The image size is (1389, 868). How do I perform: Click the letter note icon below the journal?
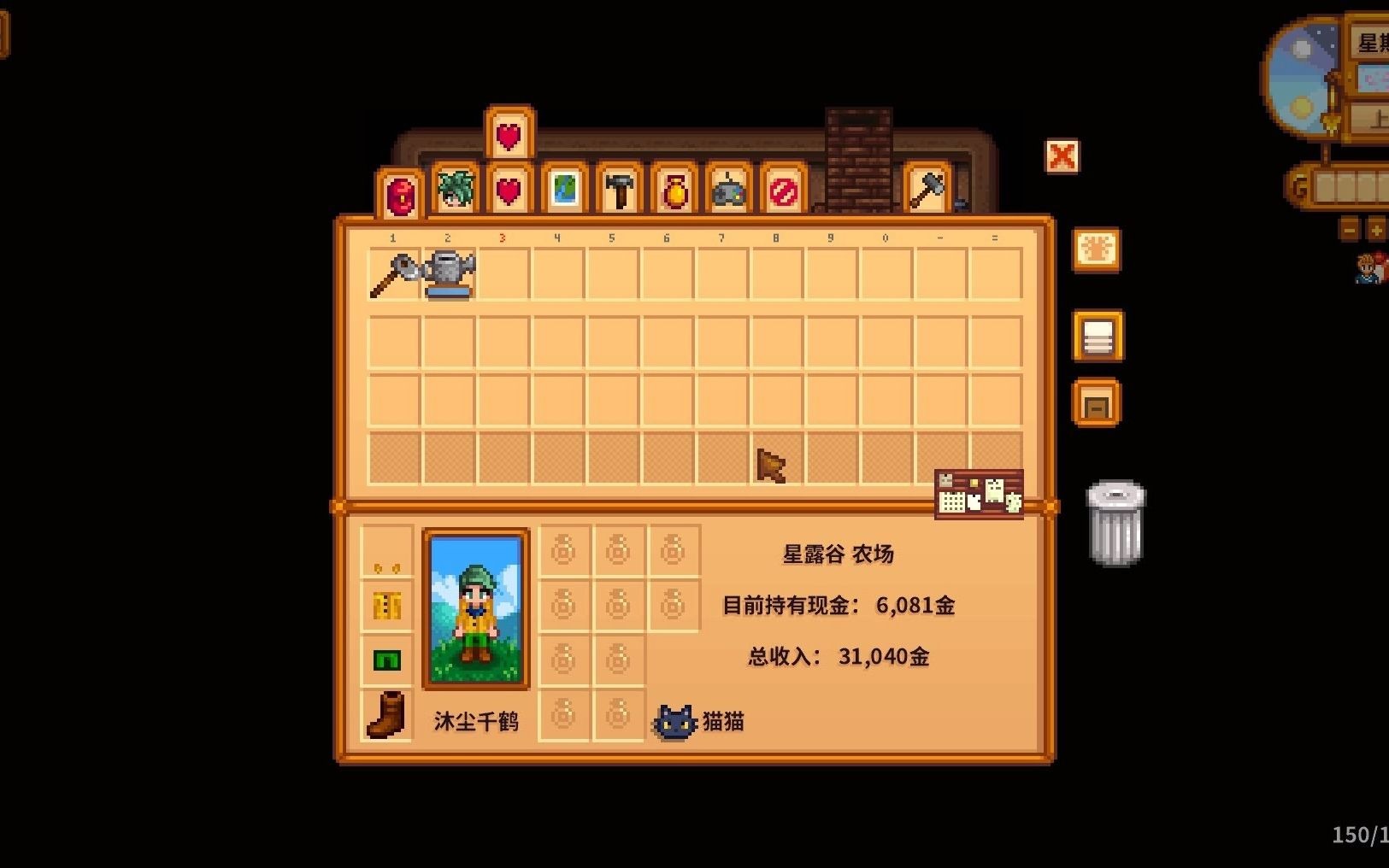(1097, 337)
